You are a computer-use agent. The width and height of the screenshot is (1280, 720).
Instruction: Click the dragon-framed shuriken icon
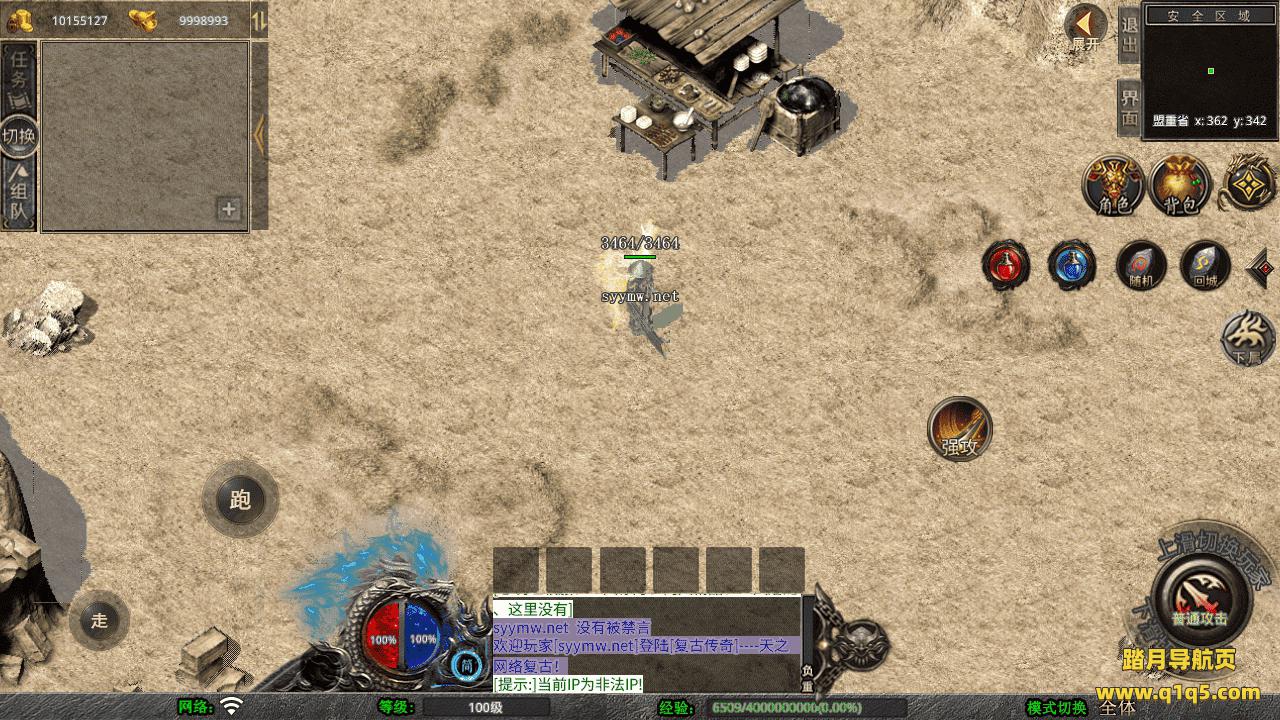point(1249,184)
